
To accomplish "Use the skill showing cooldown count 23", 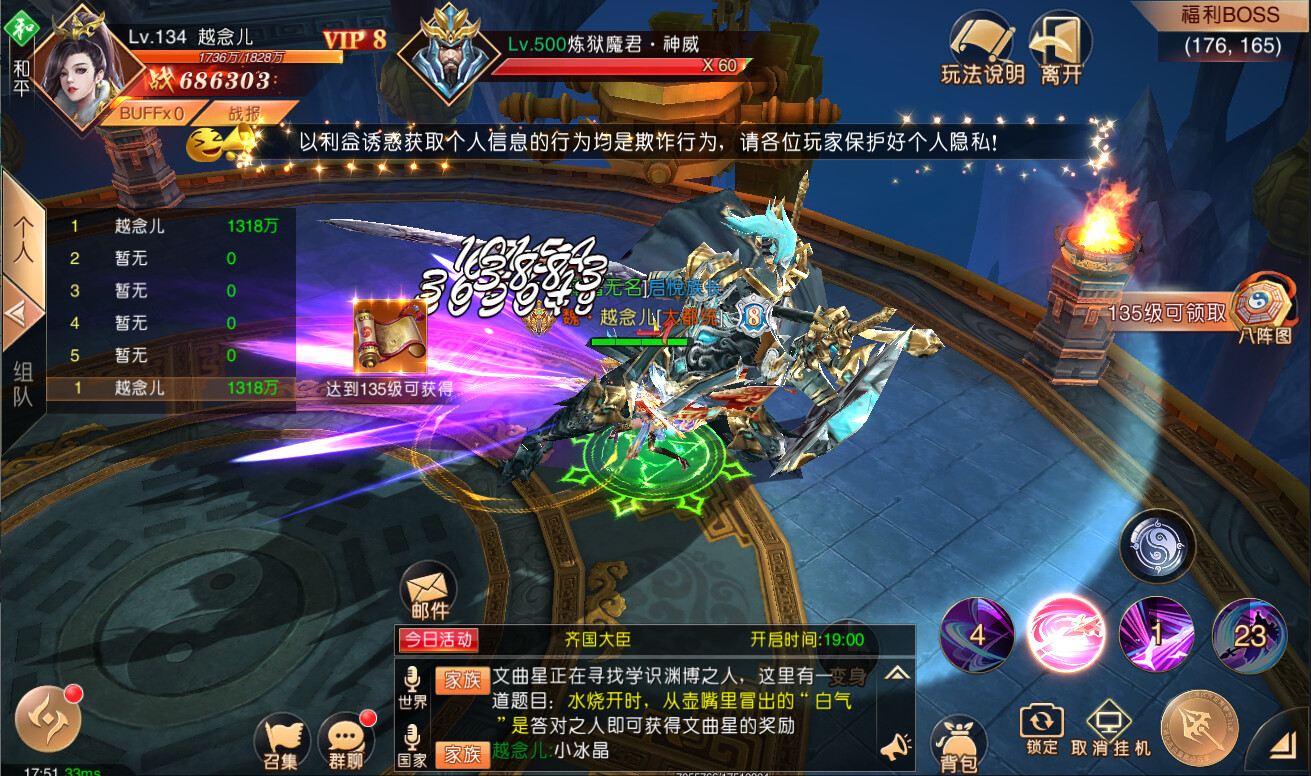I will [1247, 633].
